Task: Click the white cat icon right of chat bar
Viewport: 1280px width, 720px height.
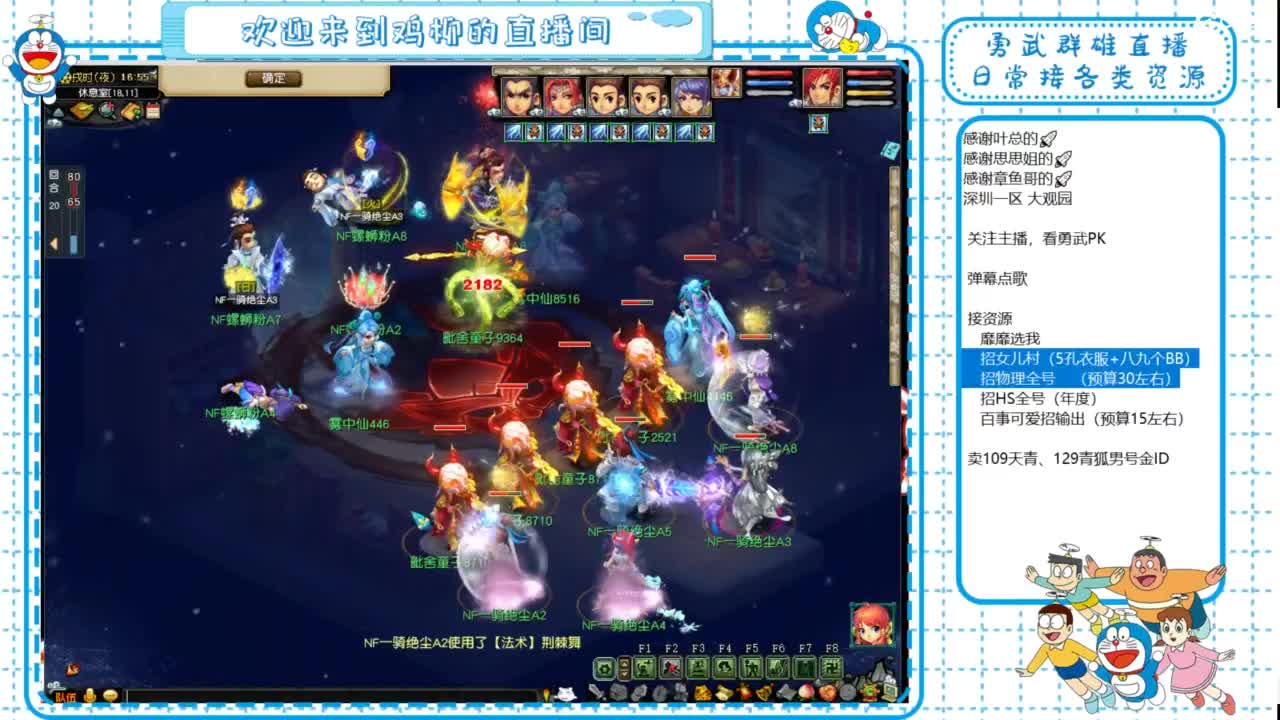Action: pos(567,693)
